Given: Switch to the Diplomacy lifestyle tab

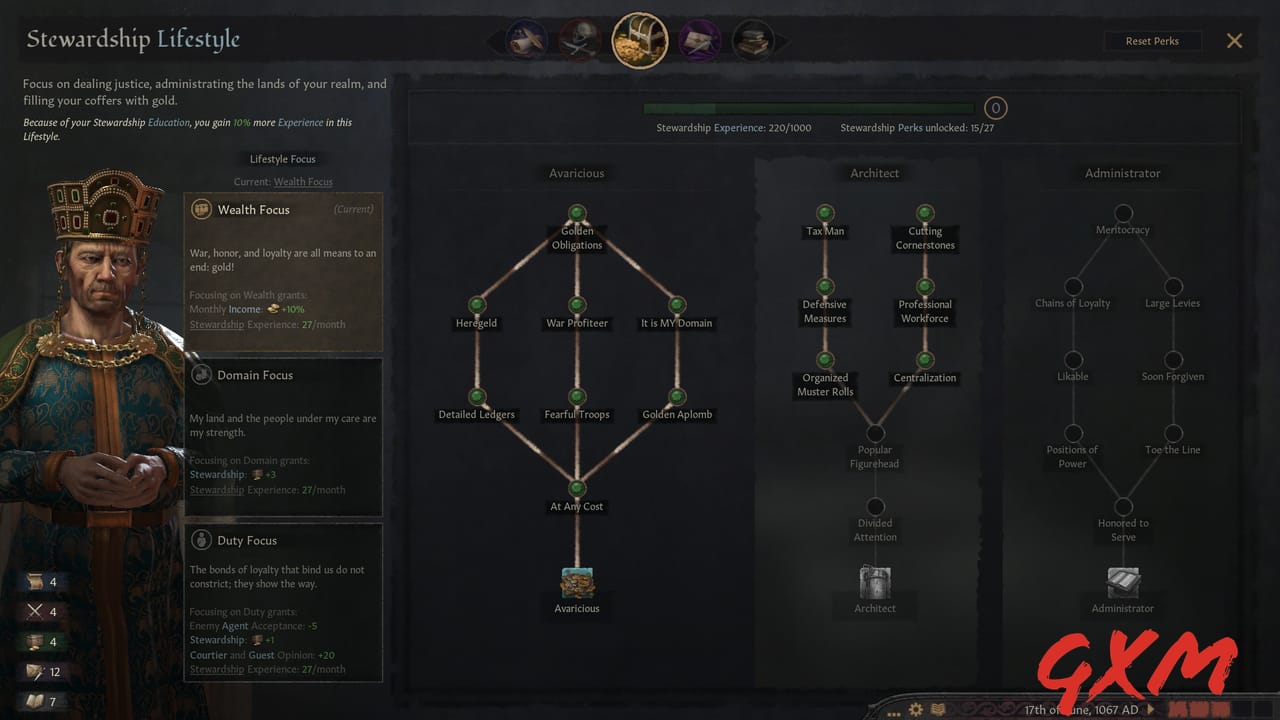Looking at the screenshot, I should [527, 40].
